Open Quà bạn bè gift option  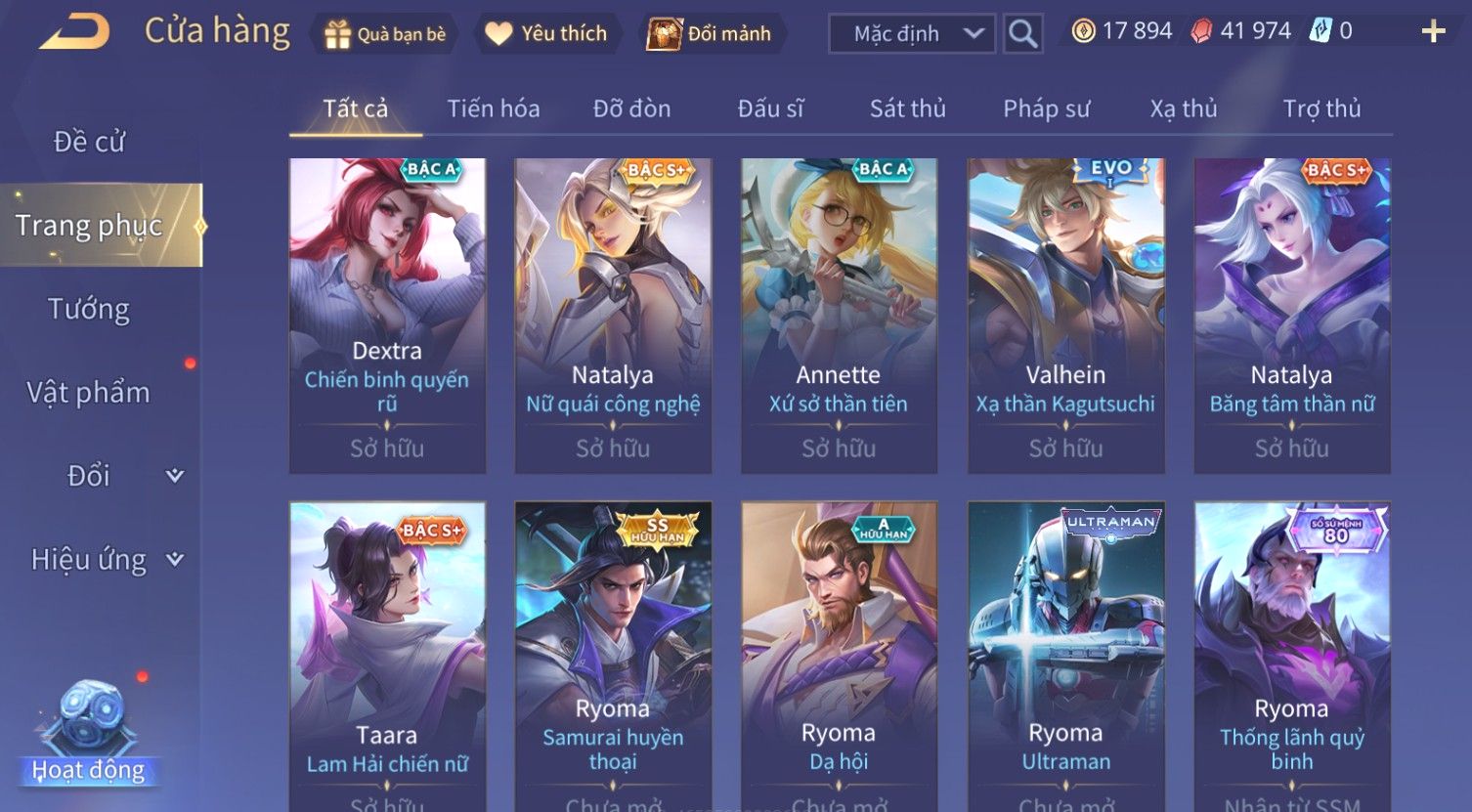pyautogui.click(x=385, y=34)
